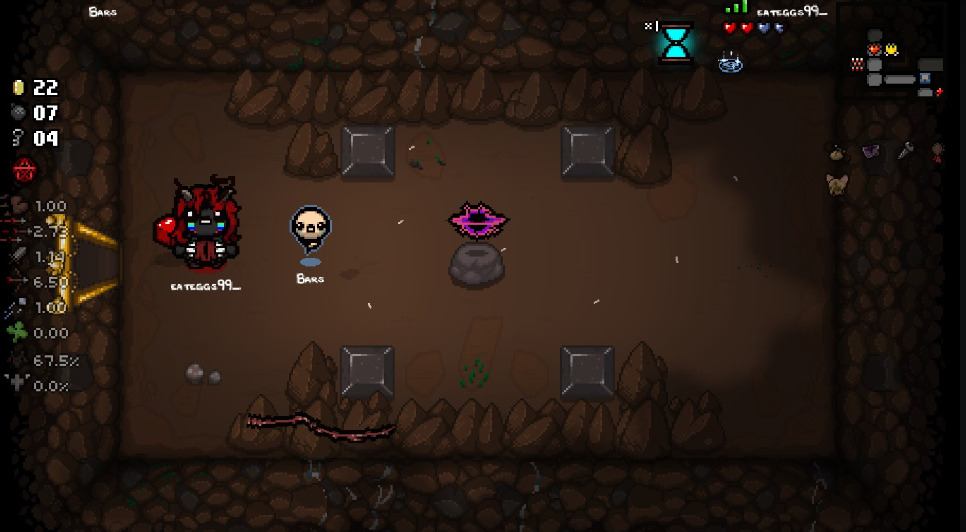Click the golden crown room on minimap
This screenshot has width=966, height=532.
click(890, 49)
